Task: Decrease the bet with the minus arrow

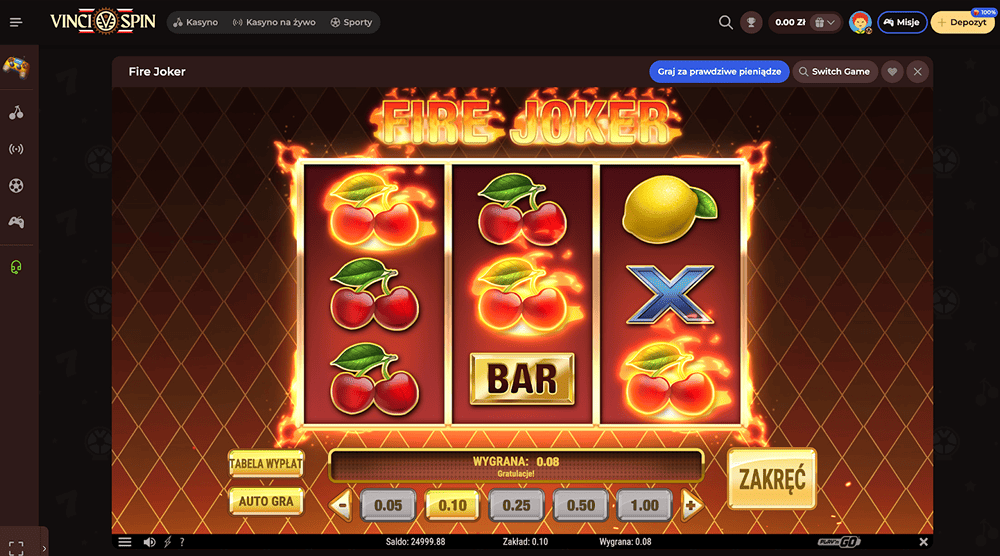Action: click(x=342, y=505)
